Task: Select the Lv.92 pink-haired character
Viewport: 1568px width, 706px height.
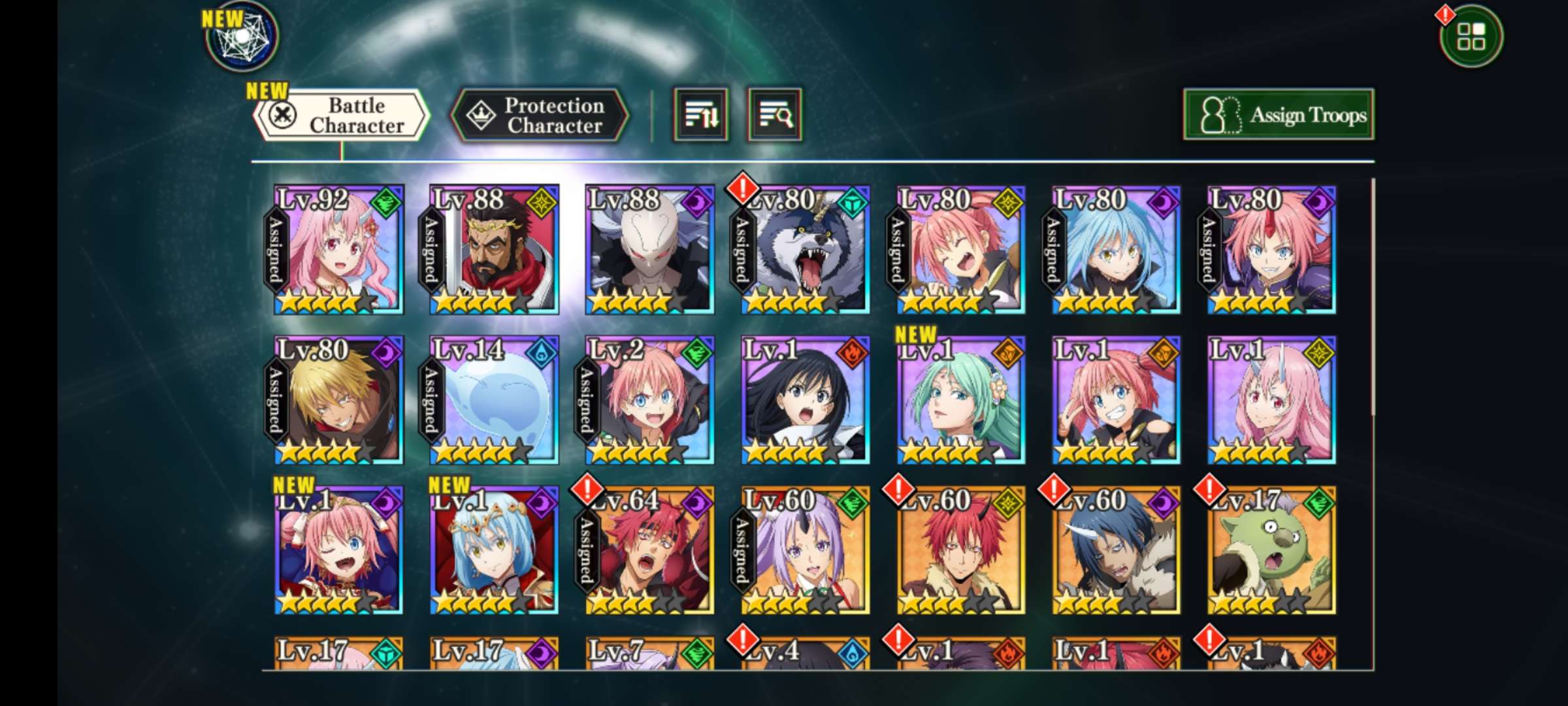Action: 338,250
